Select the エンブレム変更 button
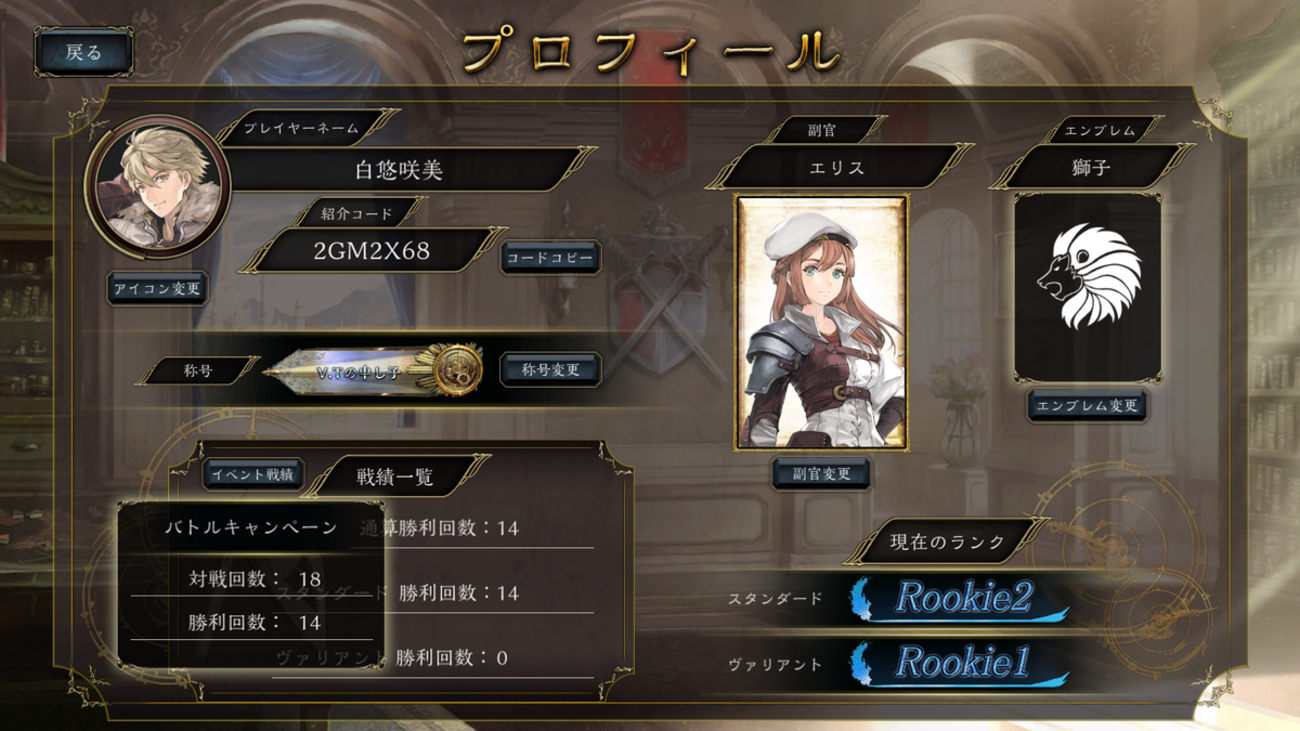Screen dimensions: 1300x731 point(1087,406)
